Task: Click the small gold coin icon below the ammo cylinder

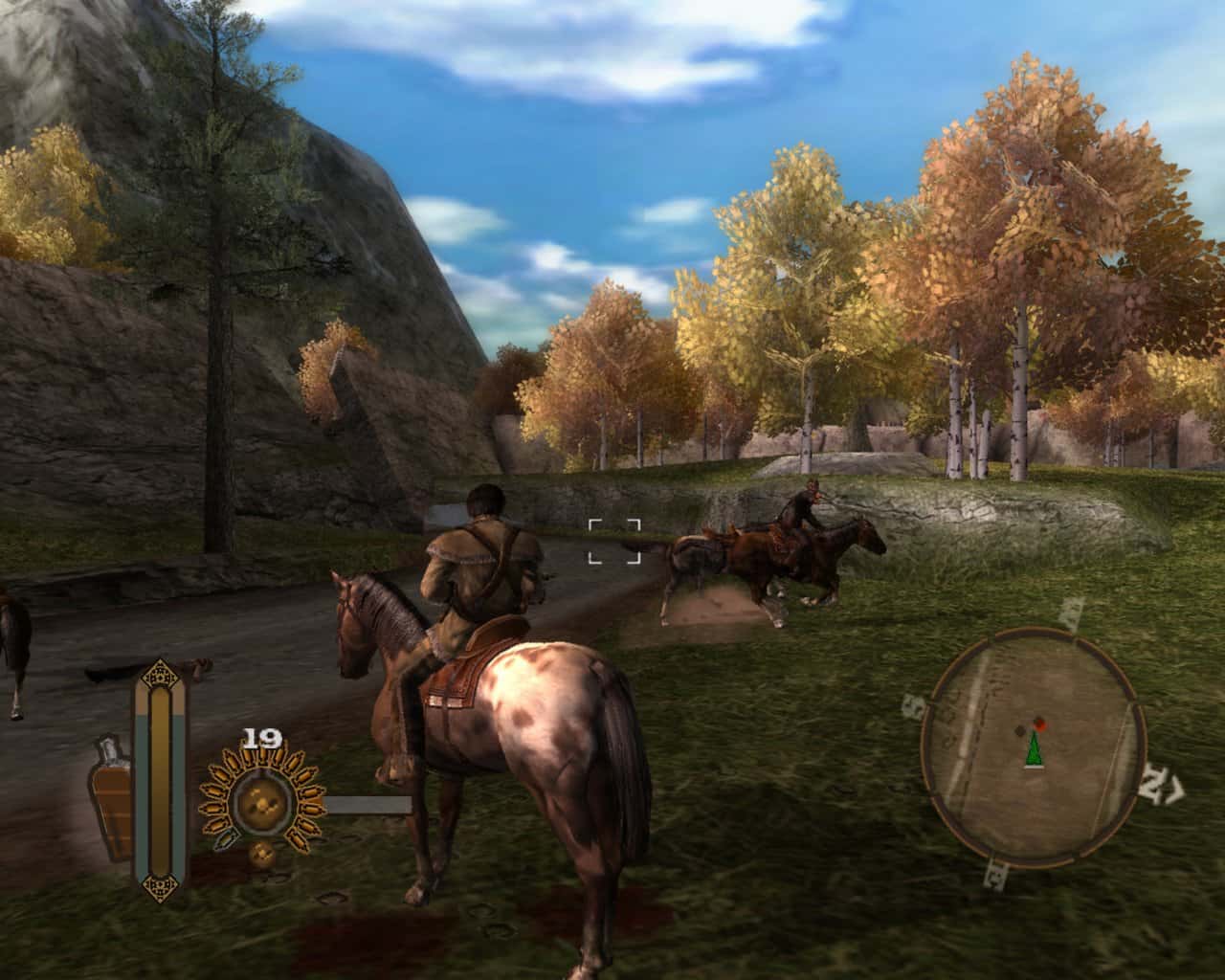Action: 263,854
